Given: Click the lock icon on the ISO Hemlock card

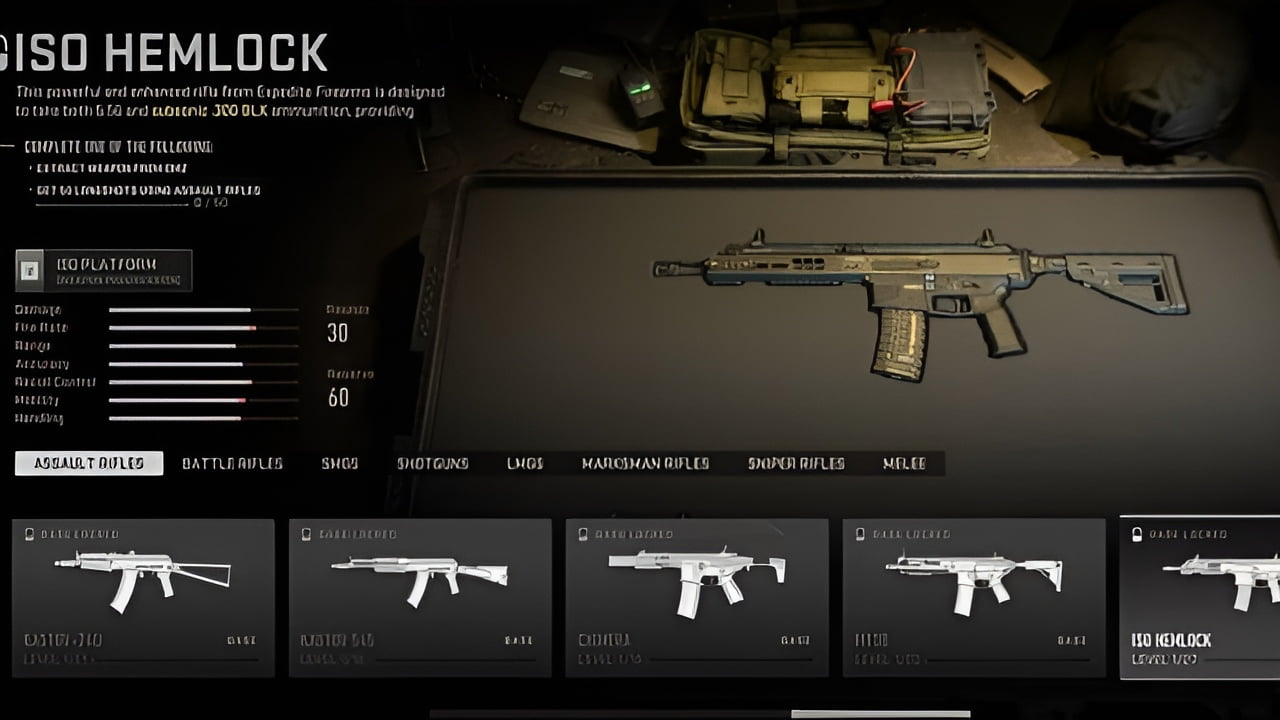Looking at the screenshot, I should [1136, 534].
